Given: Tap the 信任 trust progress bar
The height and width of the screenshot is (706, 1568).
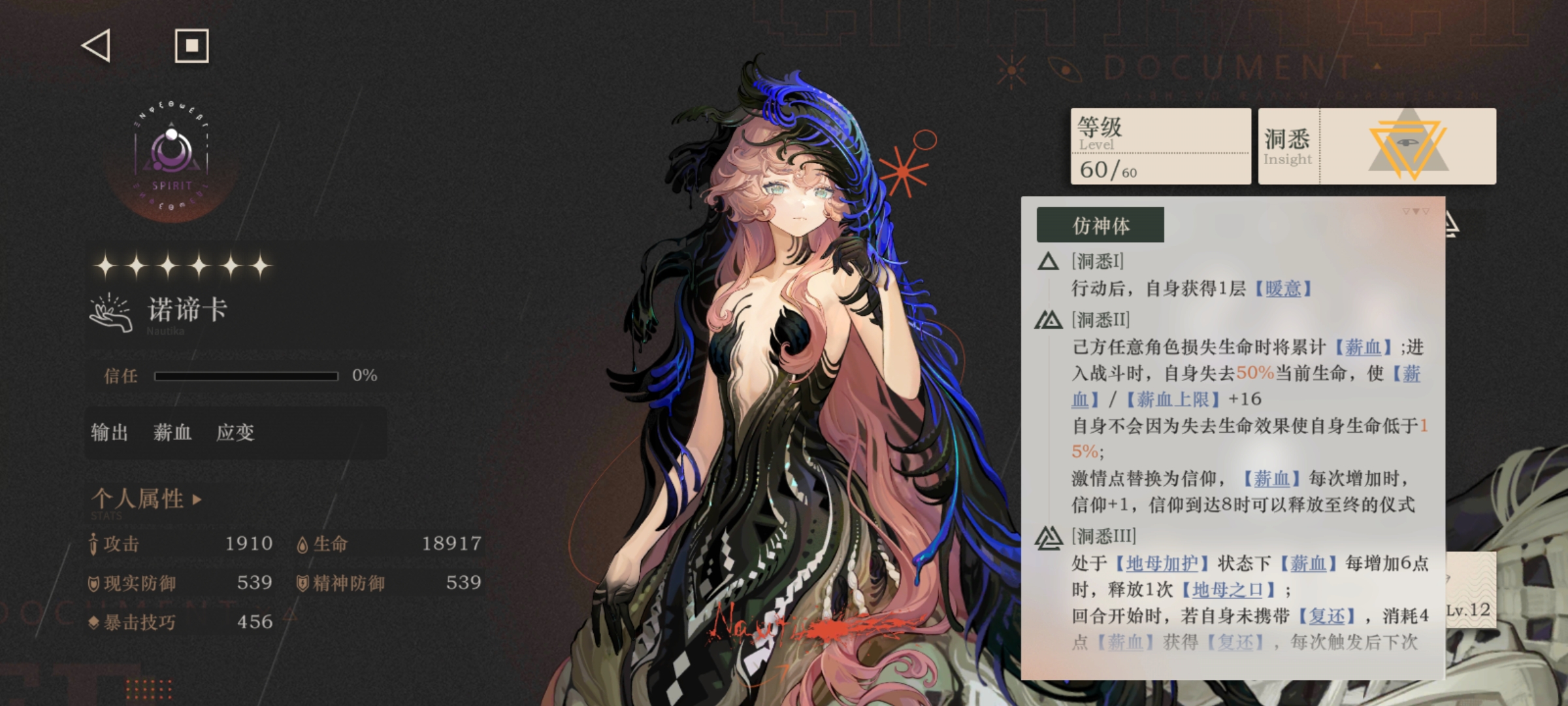Looking at the screenshot, I should [246, 376].
